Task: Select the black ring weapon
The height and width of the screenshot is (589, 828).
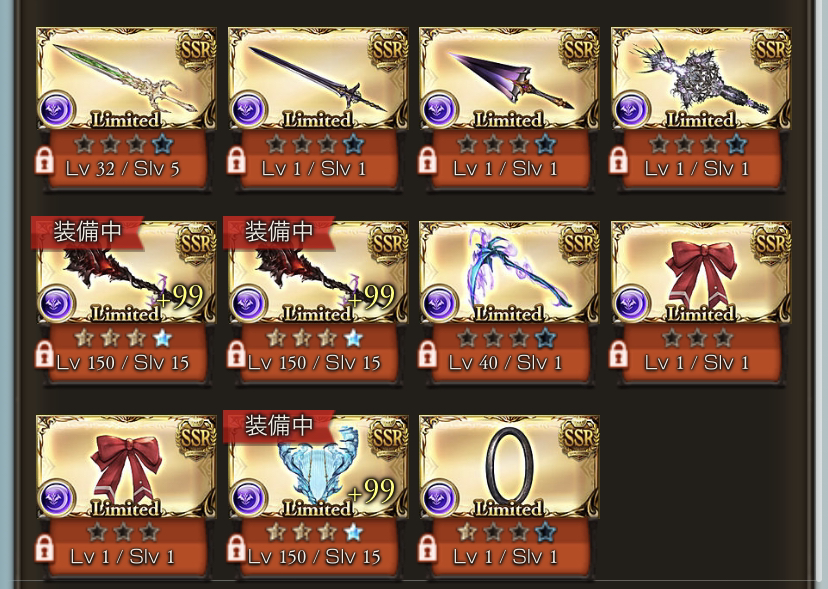Action: pyautogui.click(x=509, y=468)
